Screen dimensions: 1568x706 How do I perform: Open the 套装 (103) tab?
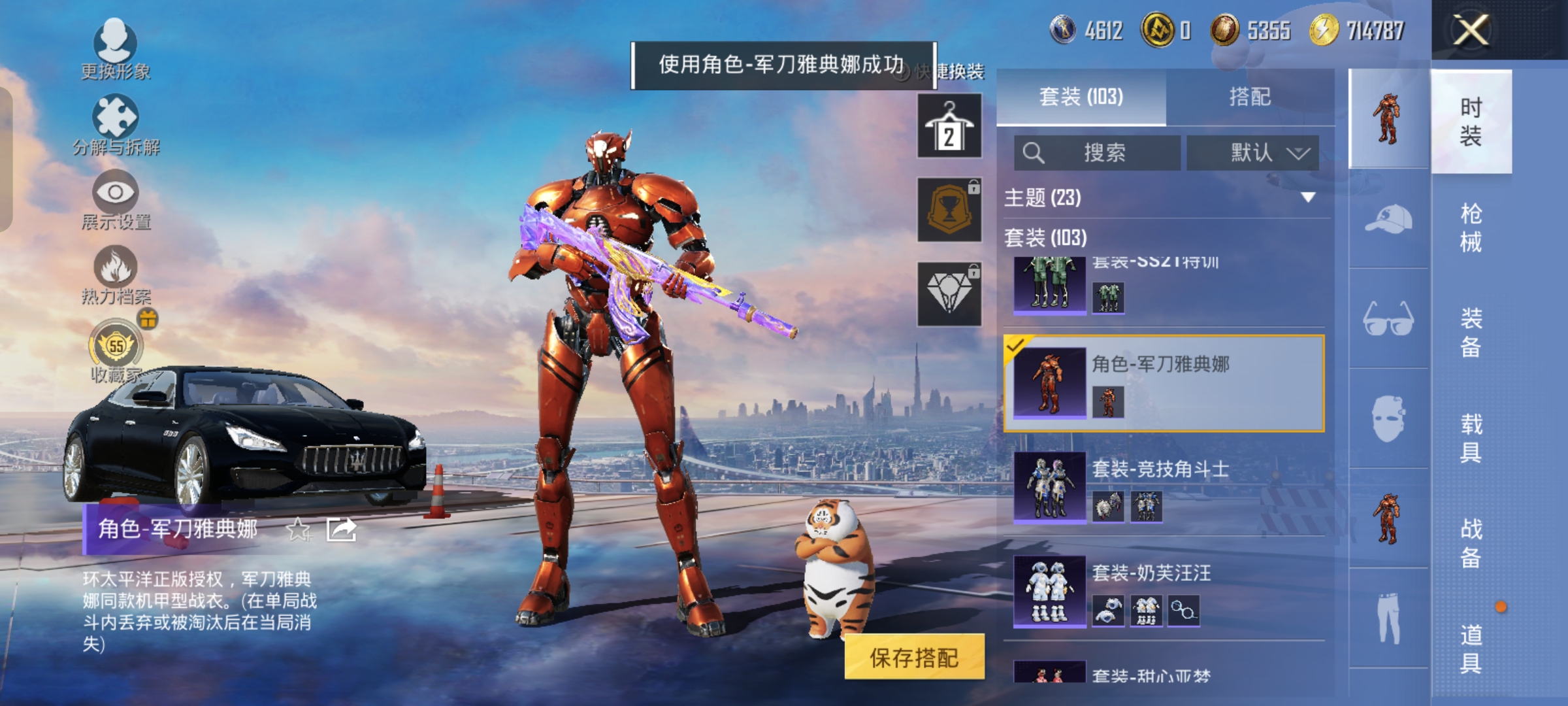point(1081,97)
